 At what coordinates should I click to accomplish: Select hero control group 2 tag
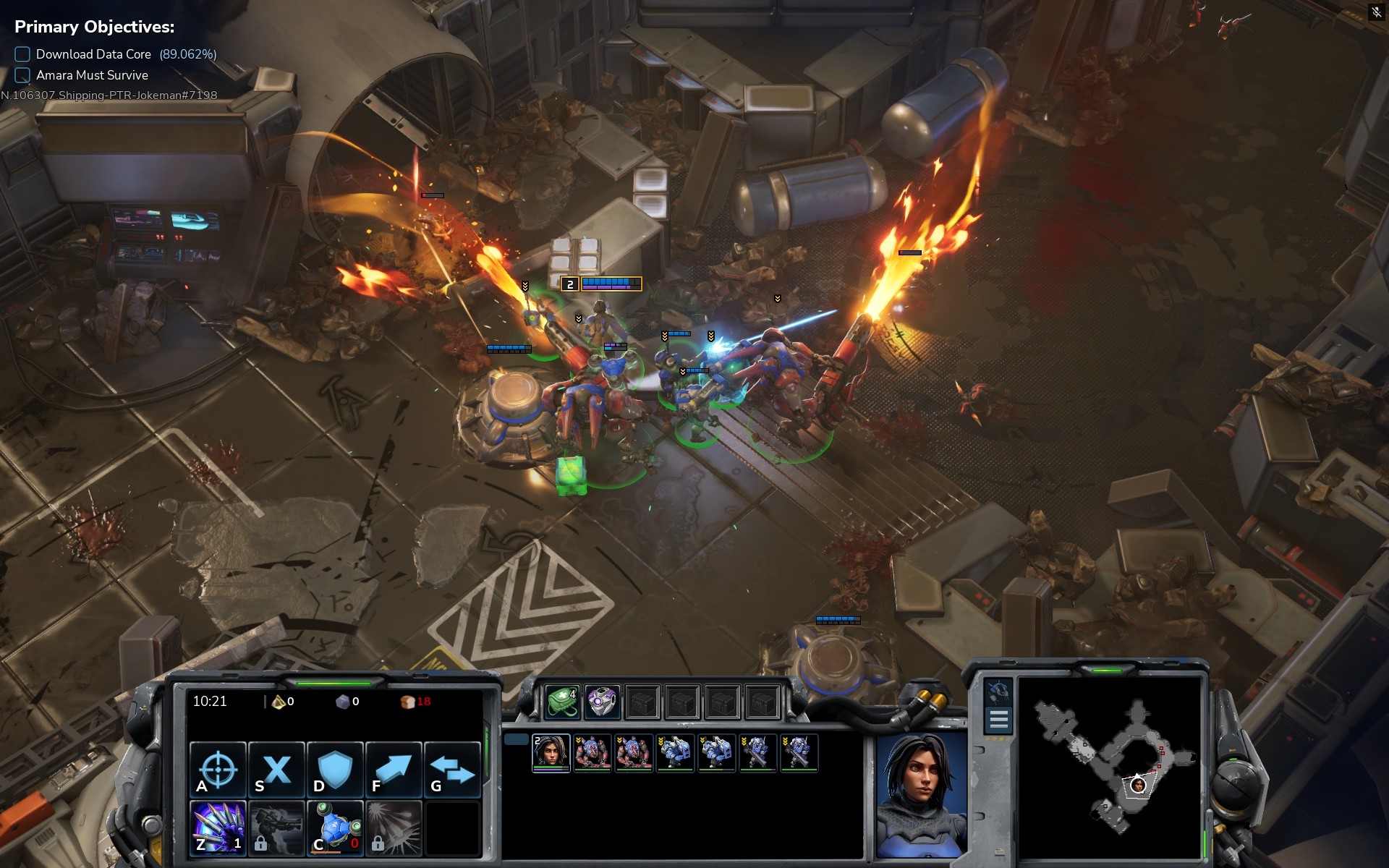pos(570,284)
